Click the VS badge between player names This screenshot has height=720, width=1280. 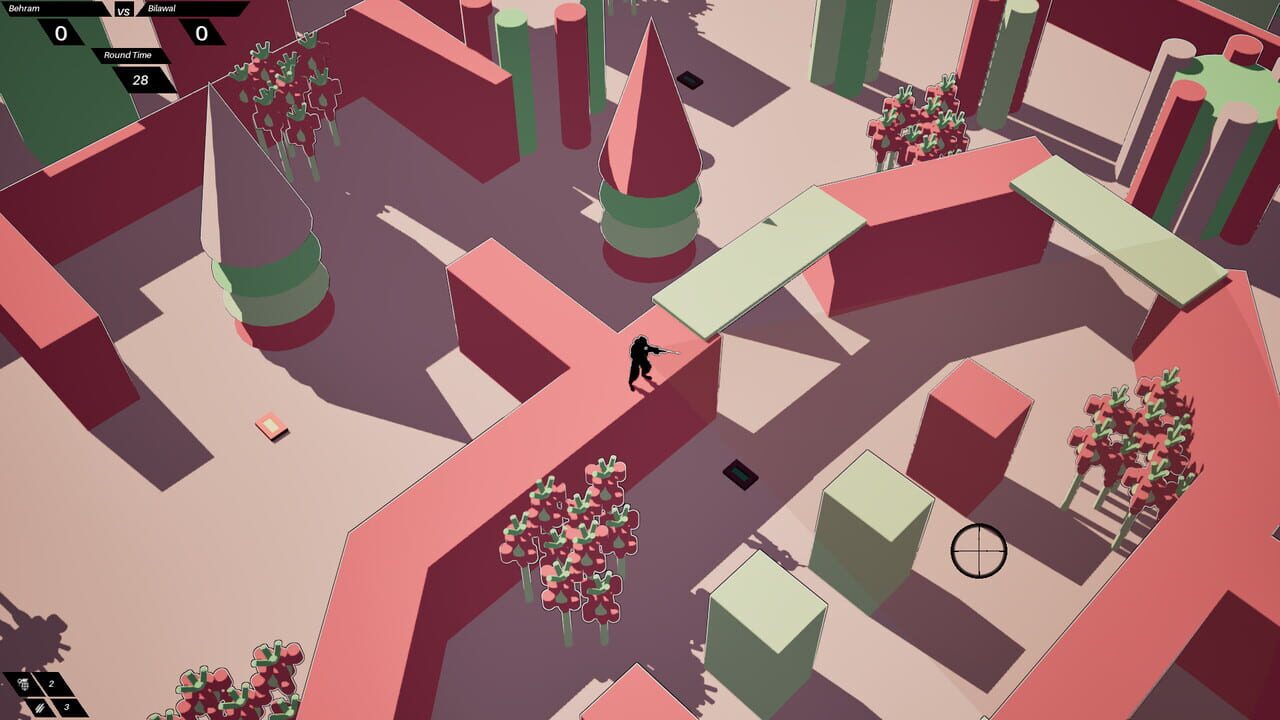point(122,11)
